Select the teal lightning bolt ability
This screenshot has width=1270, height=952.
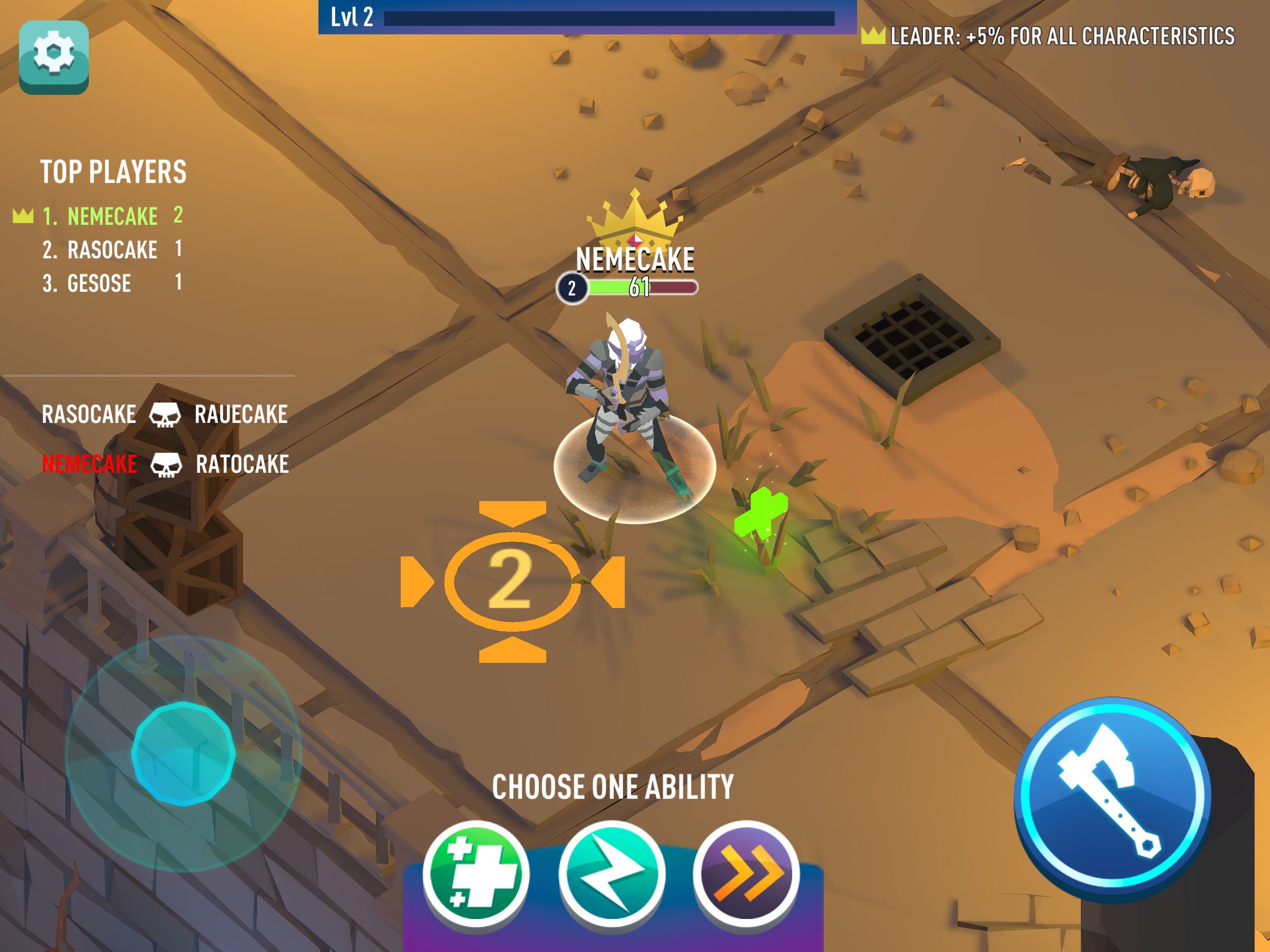611,872
